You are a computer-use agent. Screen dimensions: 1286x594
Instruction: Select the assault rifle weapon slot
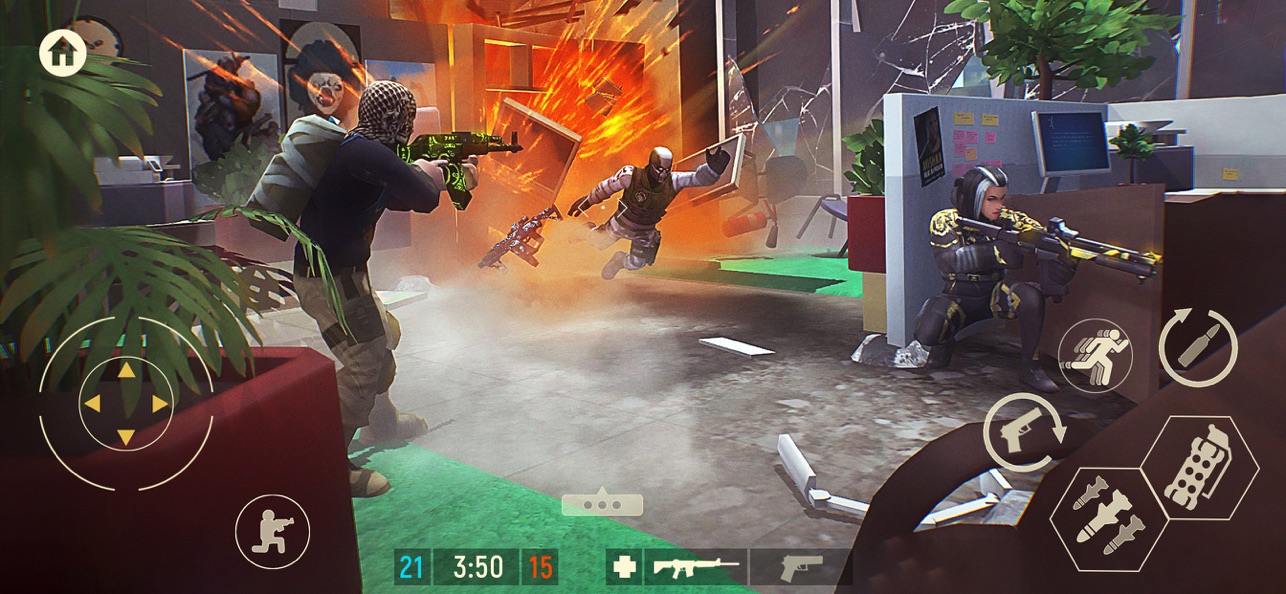click(696, 567)
